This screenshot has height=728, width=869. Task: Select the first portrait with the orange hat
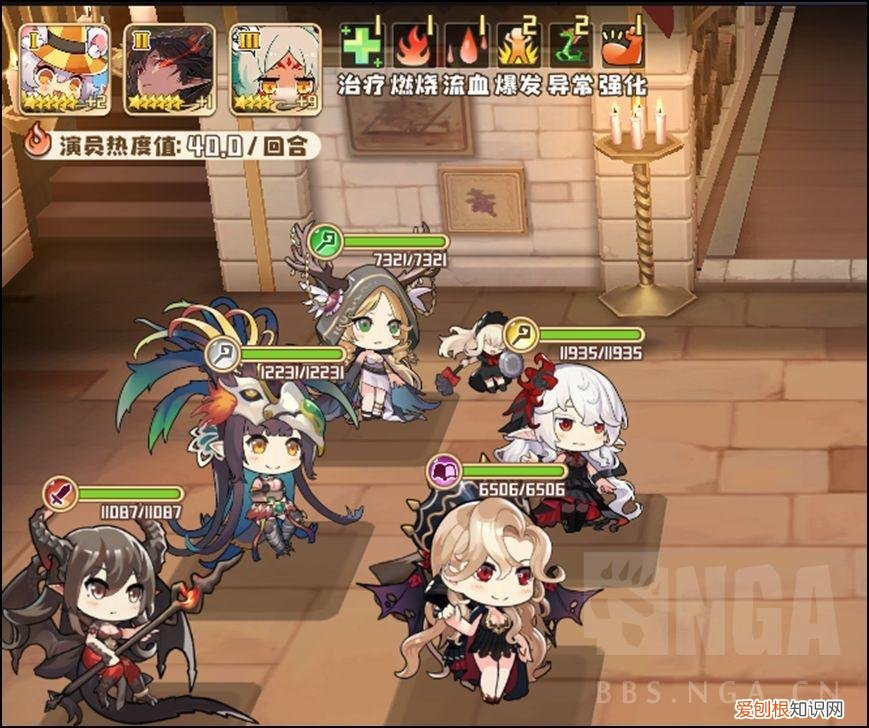click(x=63, y=68)
